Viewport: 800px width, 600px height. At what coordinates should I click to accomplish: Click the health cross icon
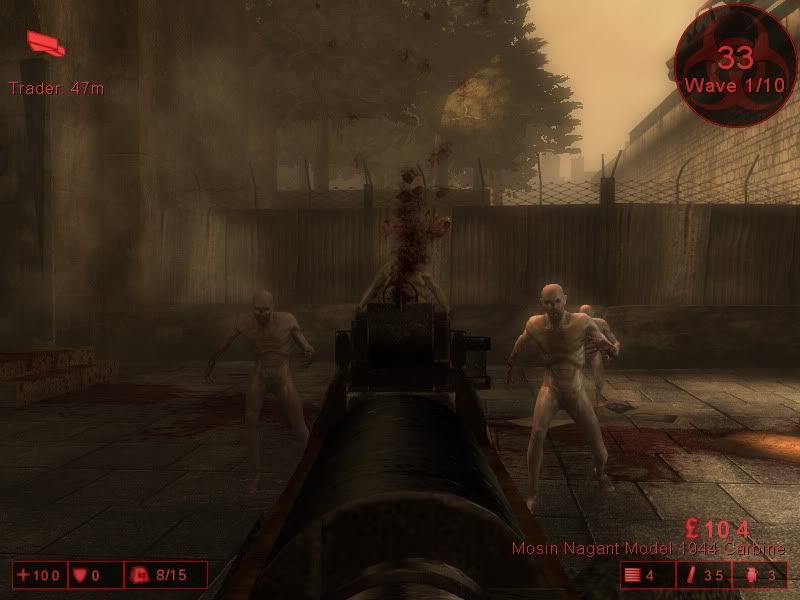pyautogui.click(x=23, y=575)
